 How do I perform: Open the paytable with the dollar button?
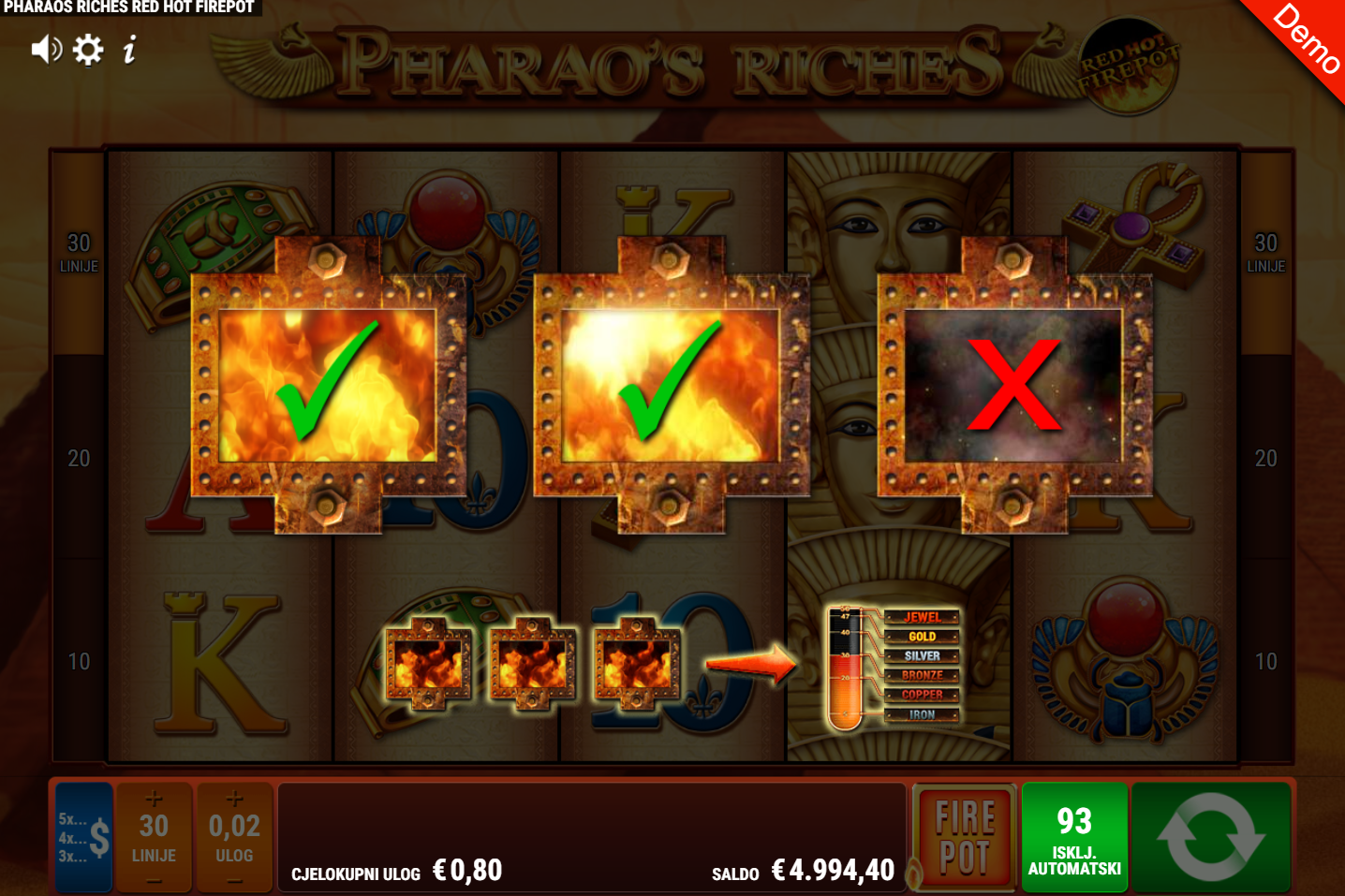click(x=84, y=837)
